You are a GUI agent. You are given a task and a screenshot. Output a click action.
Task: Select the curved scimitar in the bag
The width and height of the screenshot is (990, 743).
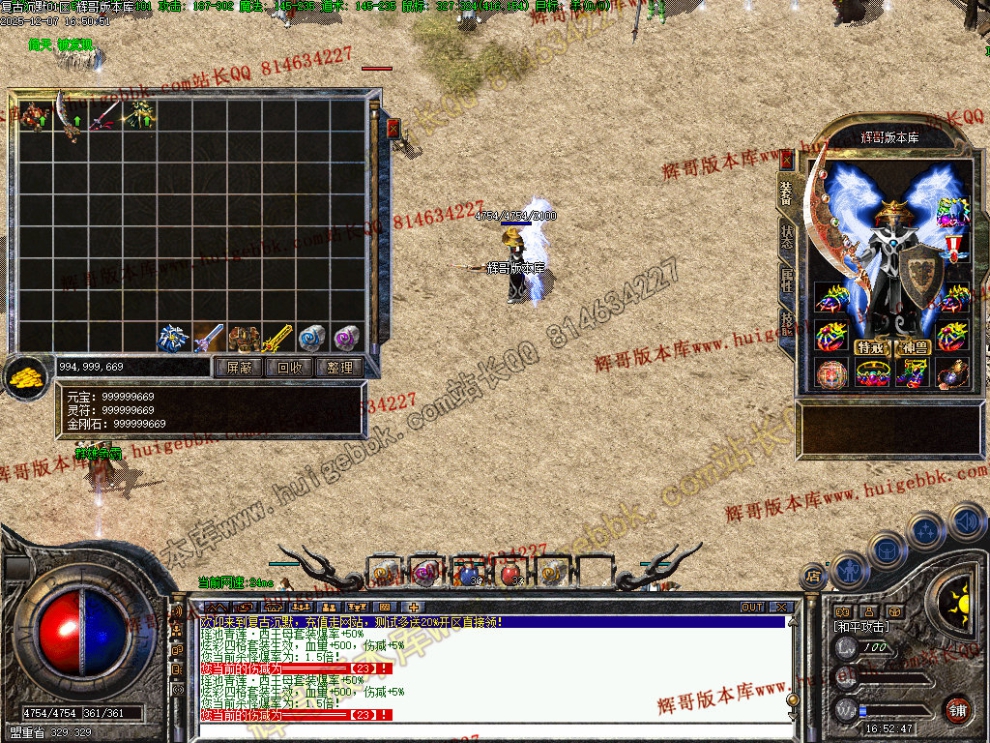(72, 116)
